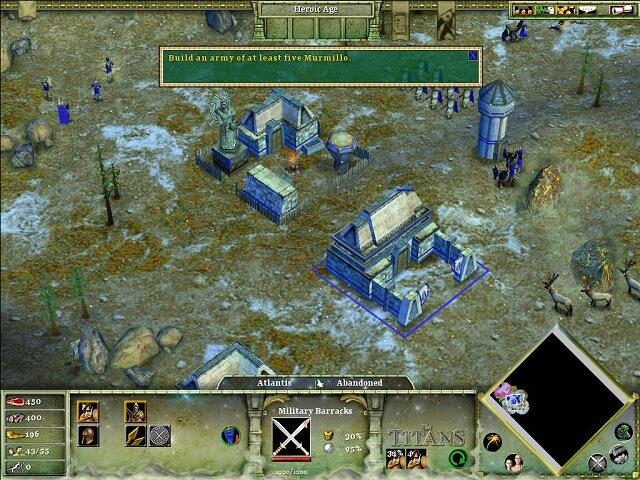Click the Military Barracks crossed swords portrait
The height and width of the screenshot is (480, 640).
point(292,436)
